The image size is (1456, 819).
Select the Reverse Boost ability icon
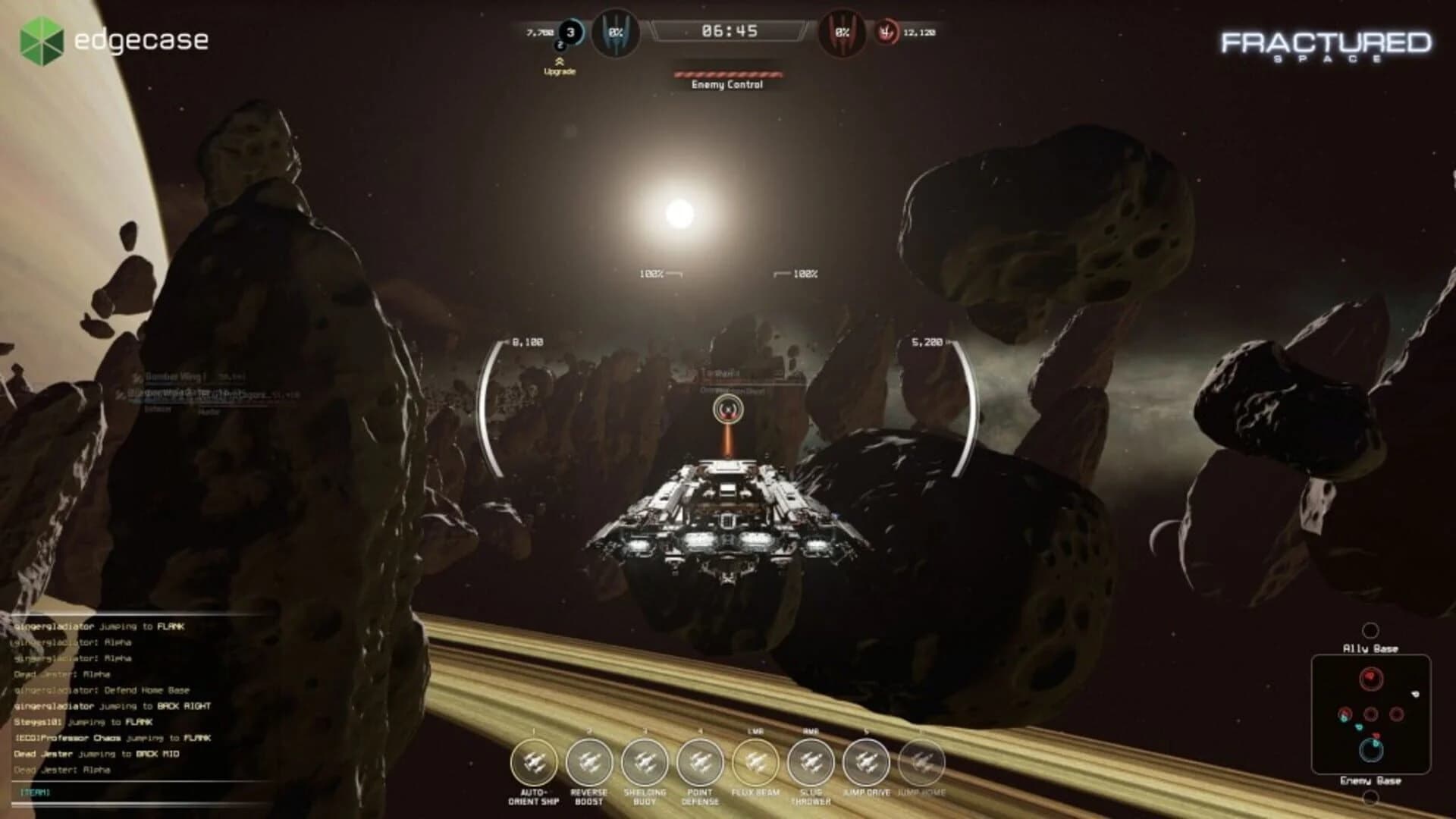coord(589,761)
